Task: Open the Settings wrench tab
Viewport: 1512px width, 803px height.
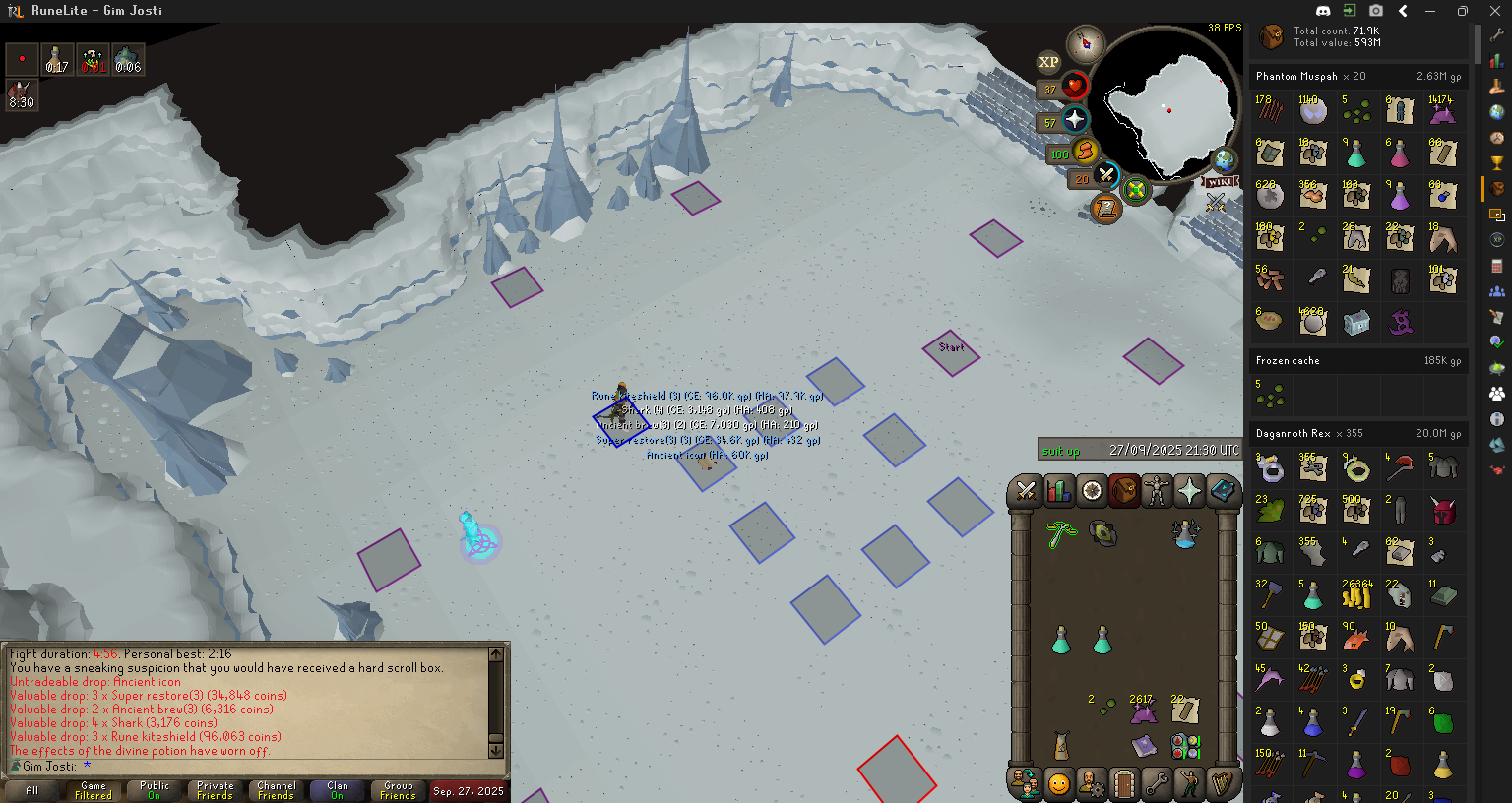Action: 1157,784
